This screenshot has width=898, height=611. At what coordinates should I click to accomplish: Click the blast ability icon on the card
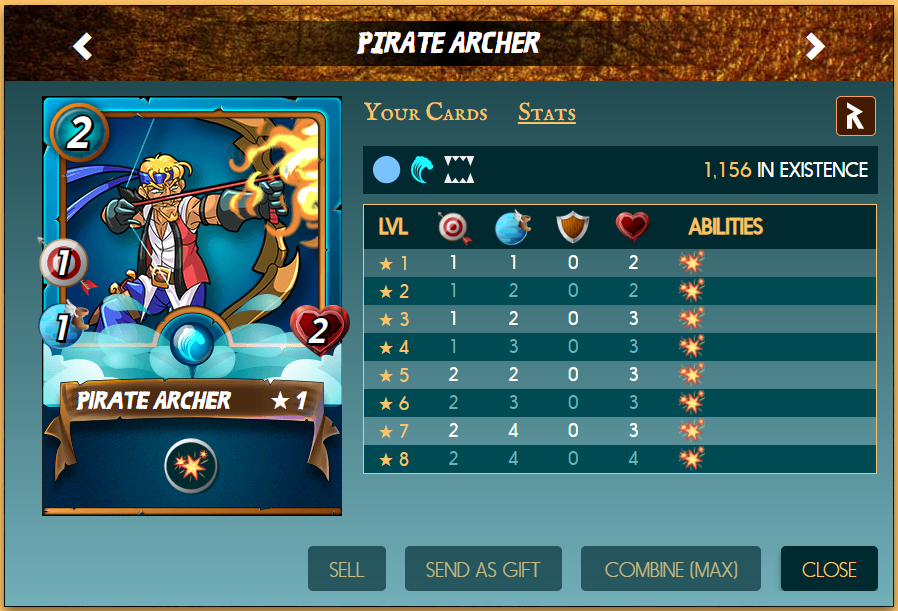(x=191, y=465)
